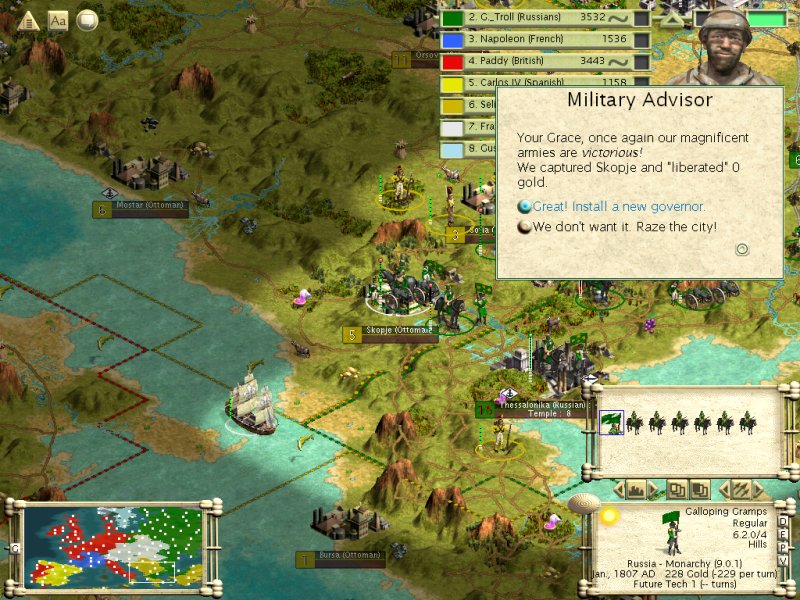
Task: Choose 'Great! Install a new governor'
Action: (617, 206)
